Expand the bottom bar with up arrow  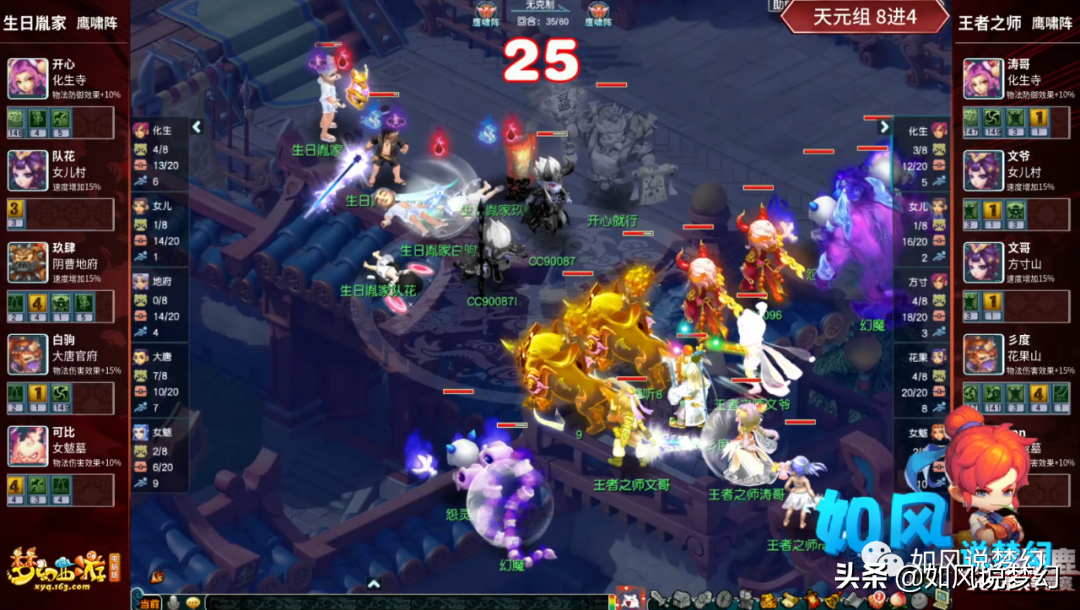click(373, 584)
